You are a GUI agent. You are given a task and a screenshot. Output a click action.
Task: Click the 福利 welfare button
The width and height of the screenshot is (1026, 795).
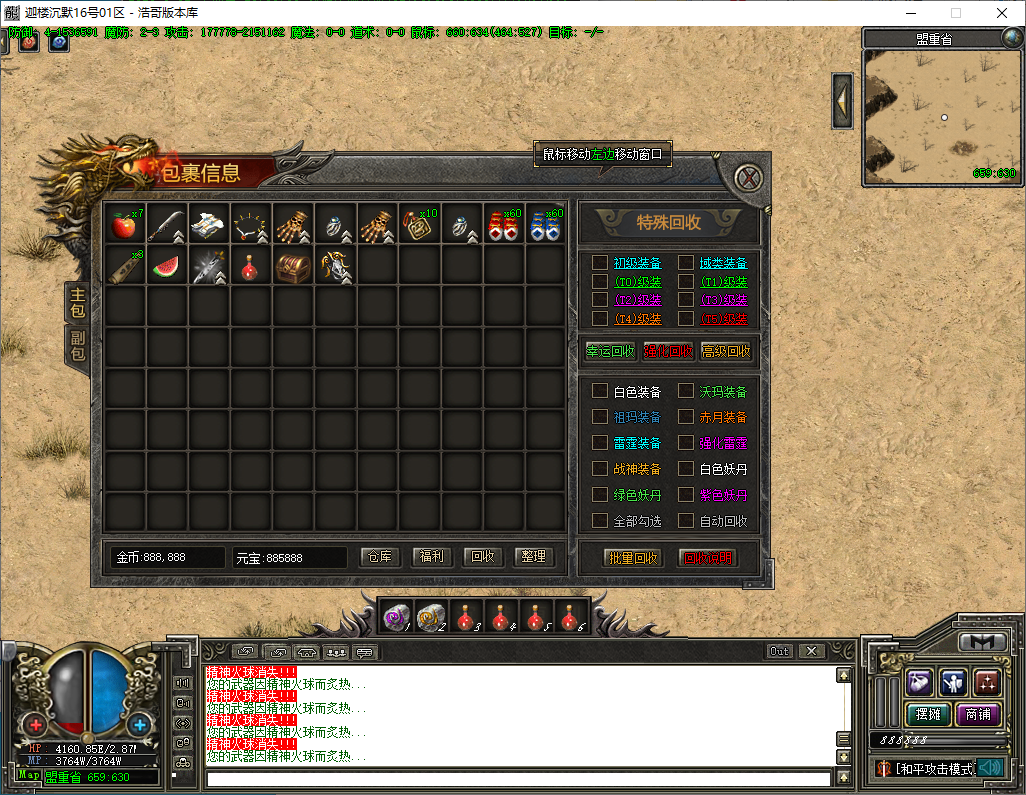(x=431, y=557)
